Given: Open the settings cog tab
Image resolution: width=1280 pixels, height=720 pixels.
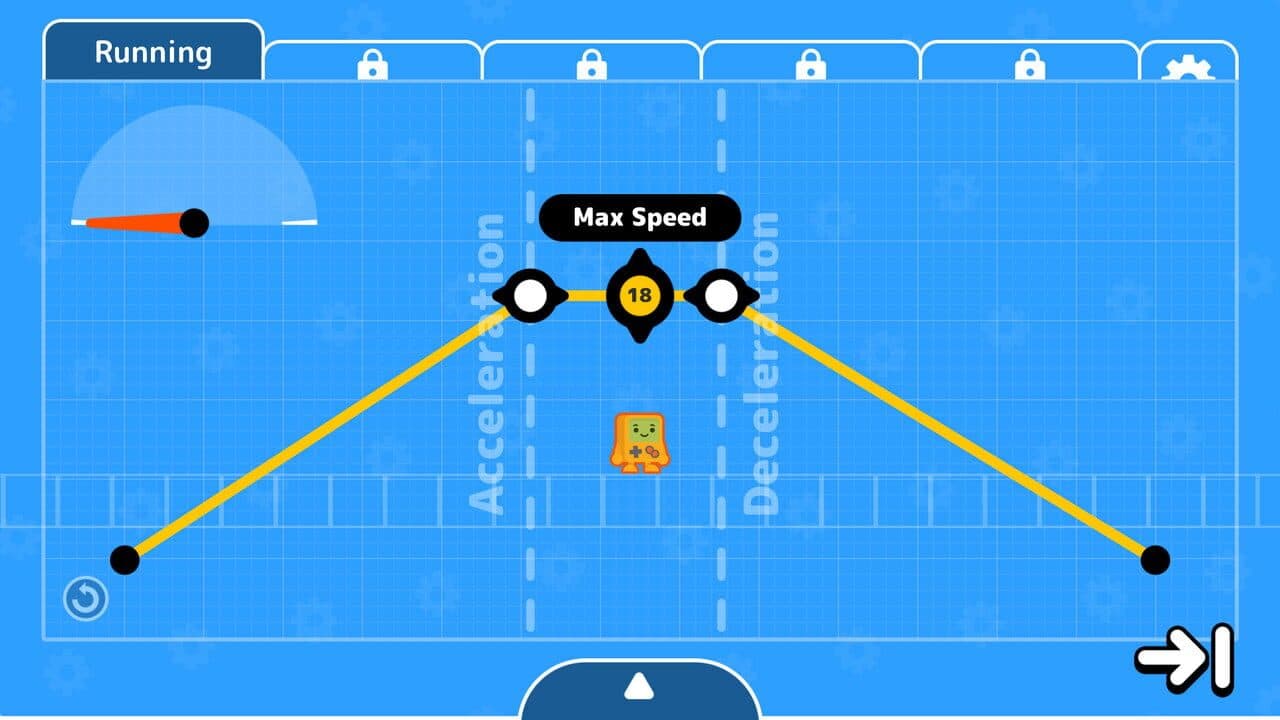Looking at the screenshot, I should tap(1189, 62).
